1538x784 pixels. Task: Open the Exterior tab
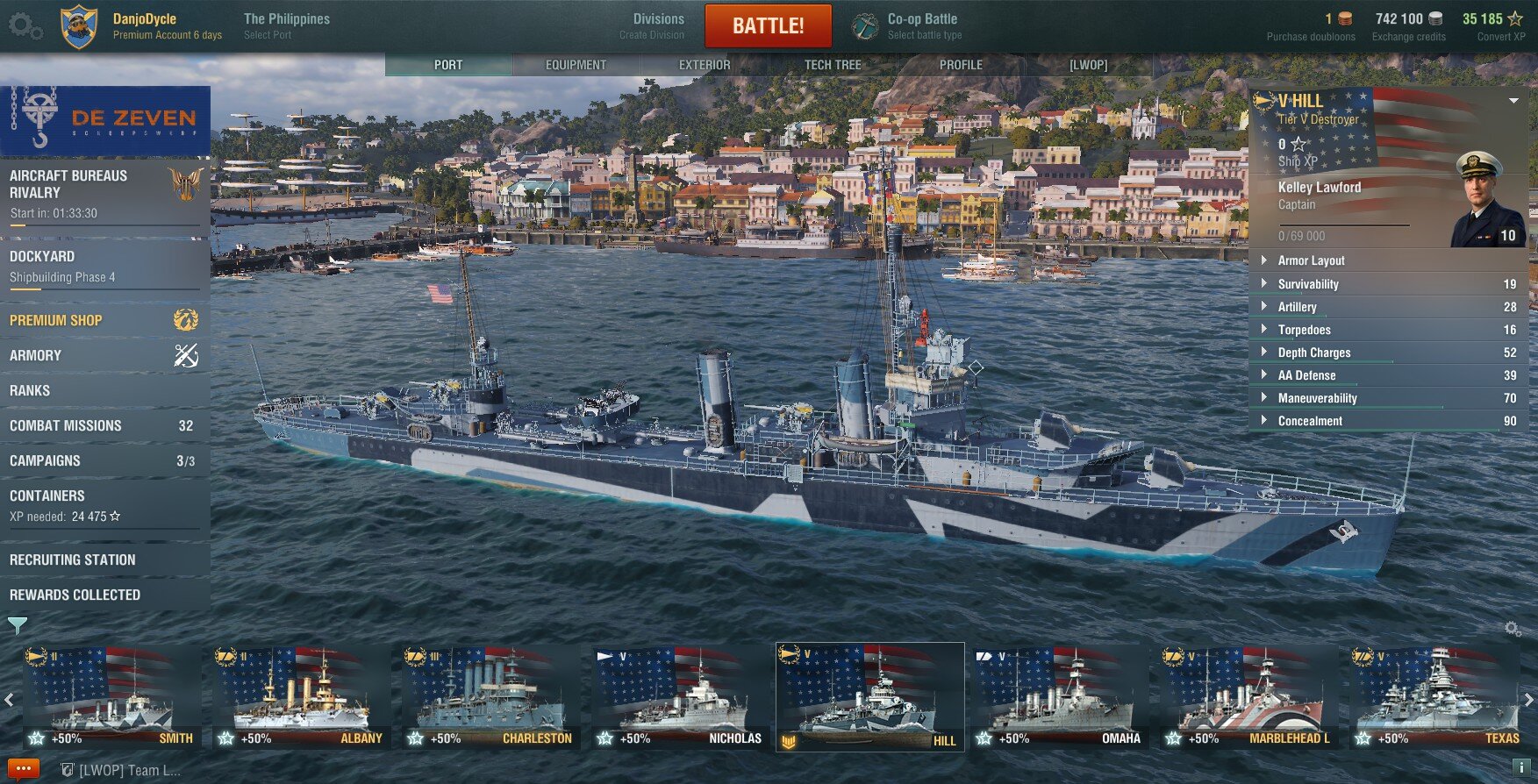(x=704, y=65)
